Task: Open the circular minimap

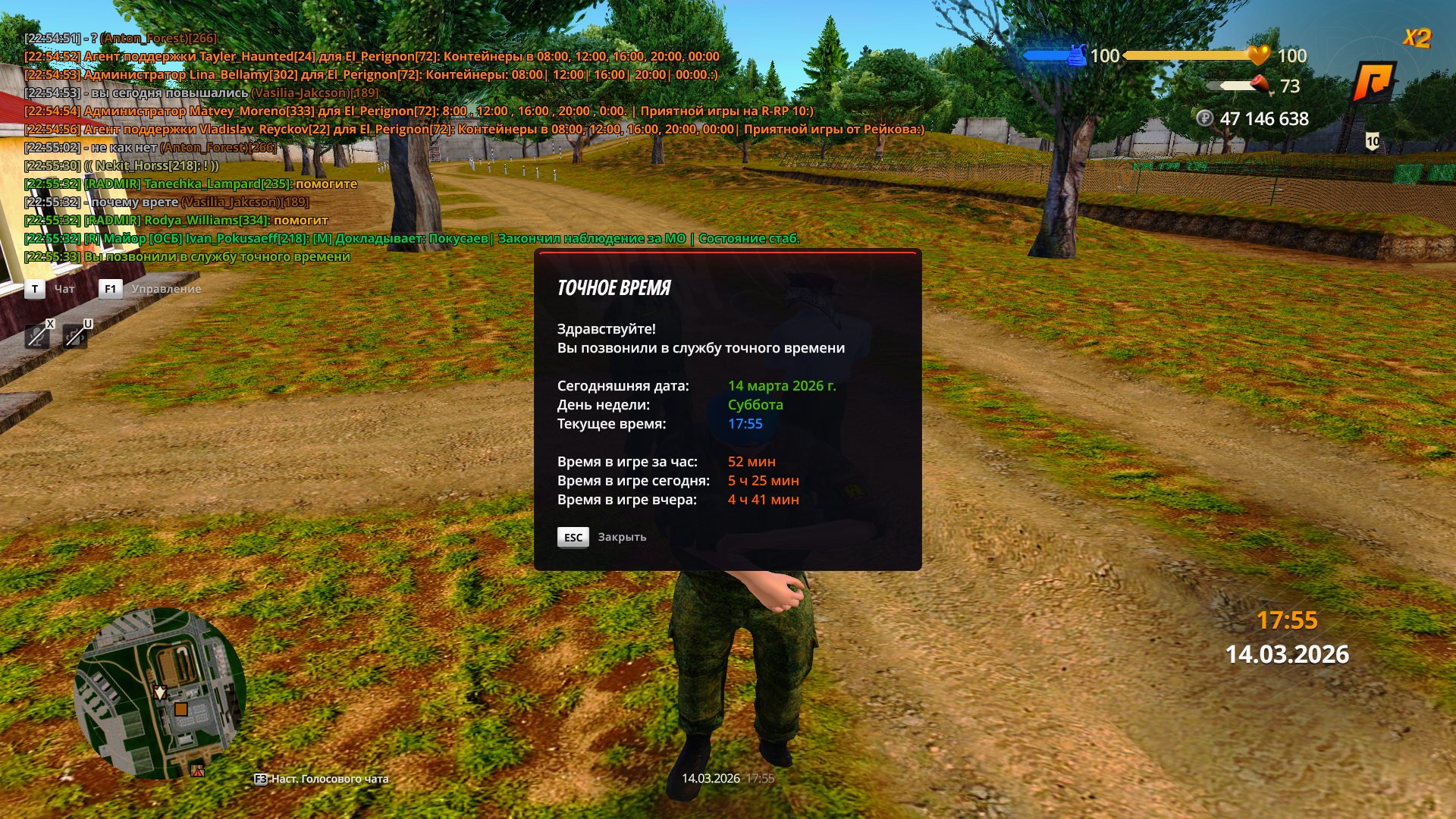Action: point(160,692)
